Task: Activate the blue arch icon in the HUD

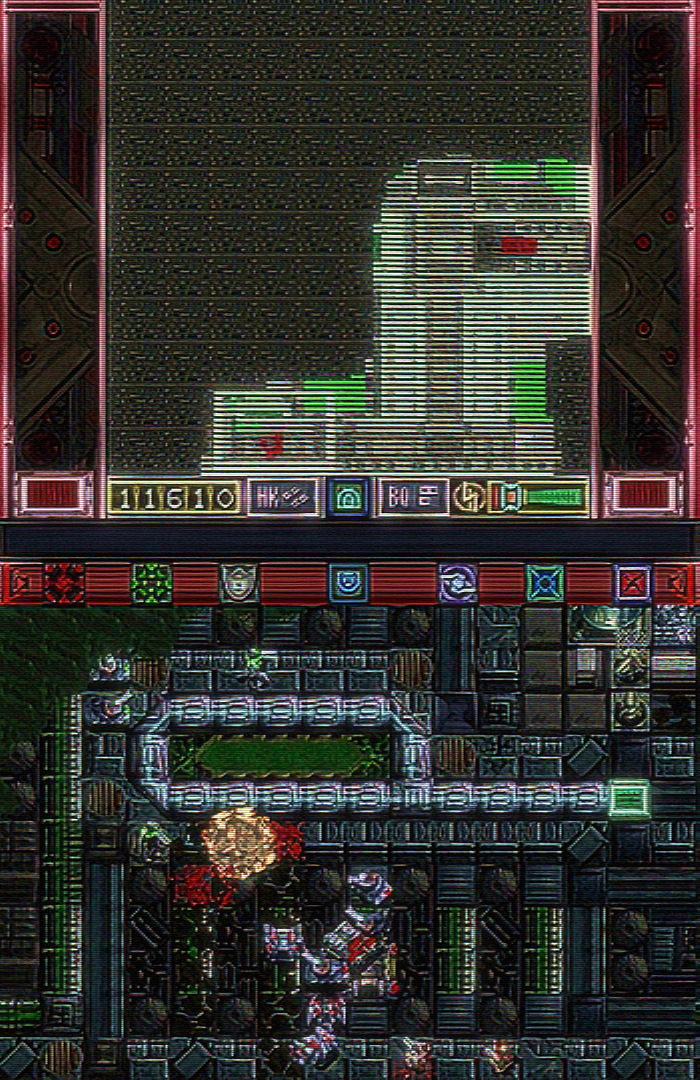Action: (348, 496)
